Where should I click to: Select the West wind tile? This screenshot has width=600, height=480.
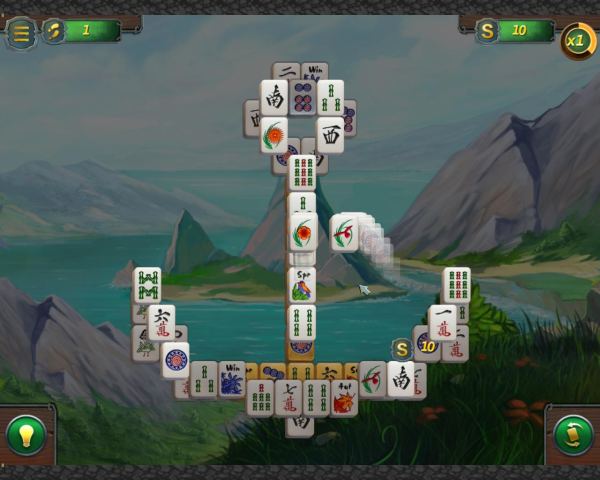[x=330, y=134]
